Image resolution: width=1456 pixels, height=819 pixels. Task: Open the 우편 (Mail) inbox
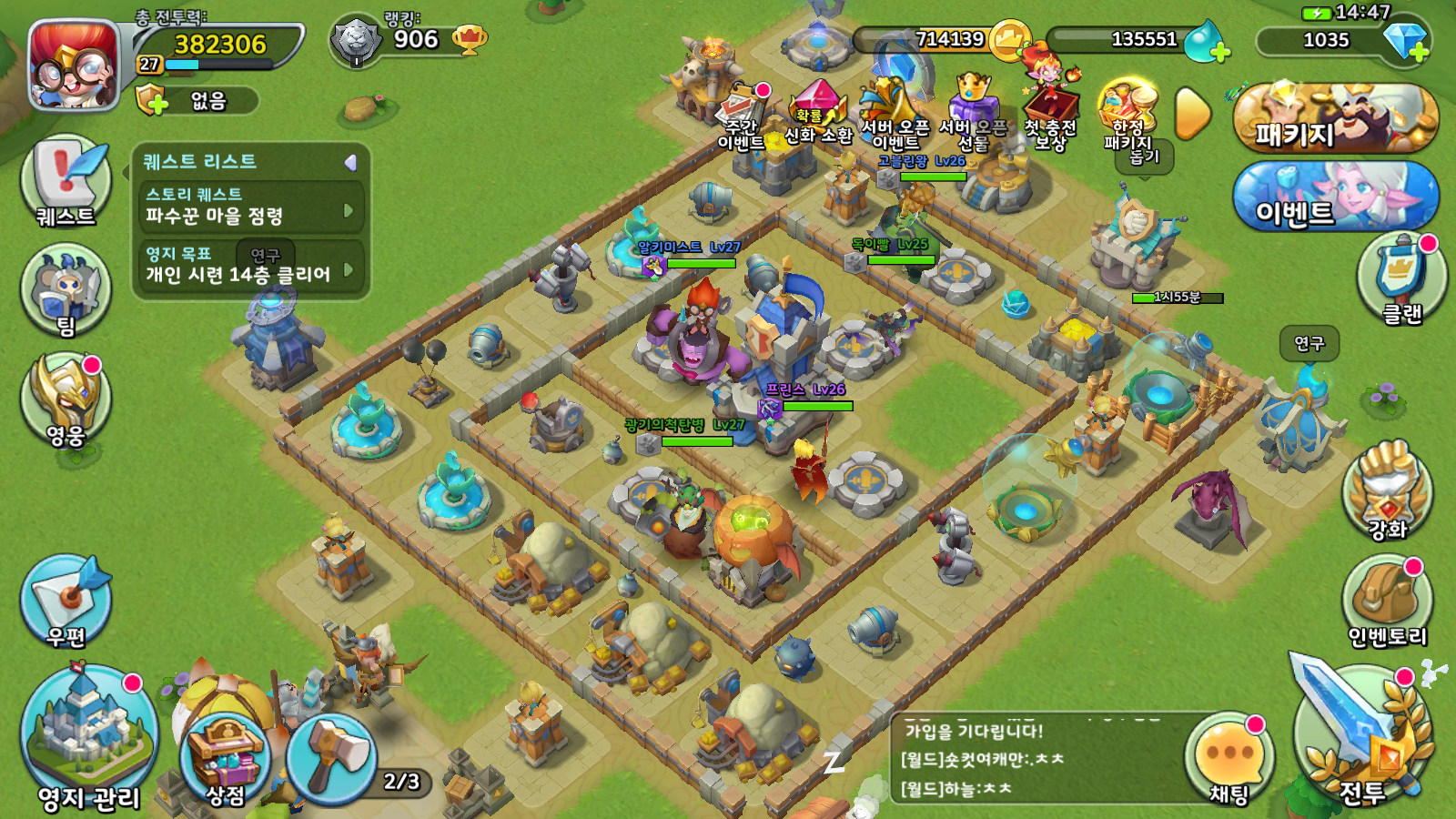pyautogui.click(x=66, y=601)
